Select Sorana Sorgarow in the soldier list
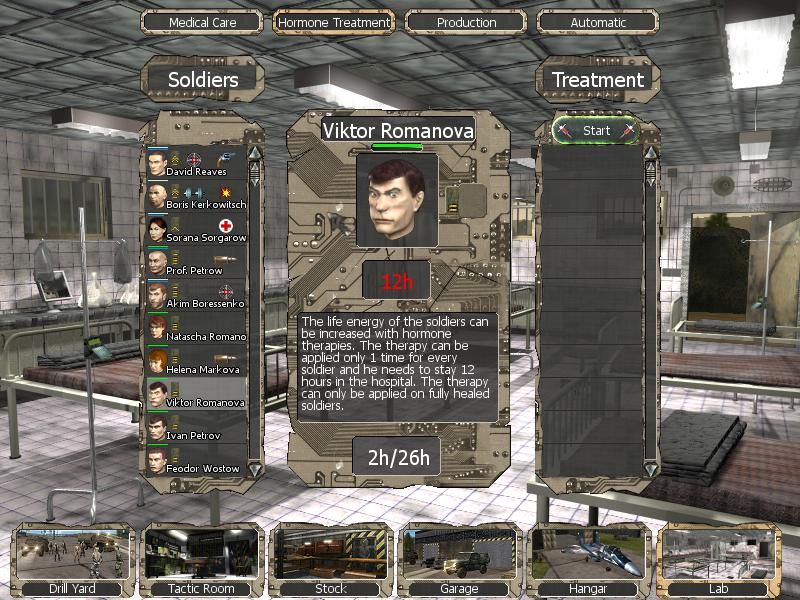Viewport: 800px width, 600px height. point(196,230)
